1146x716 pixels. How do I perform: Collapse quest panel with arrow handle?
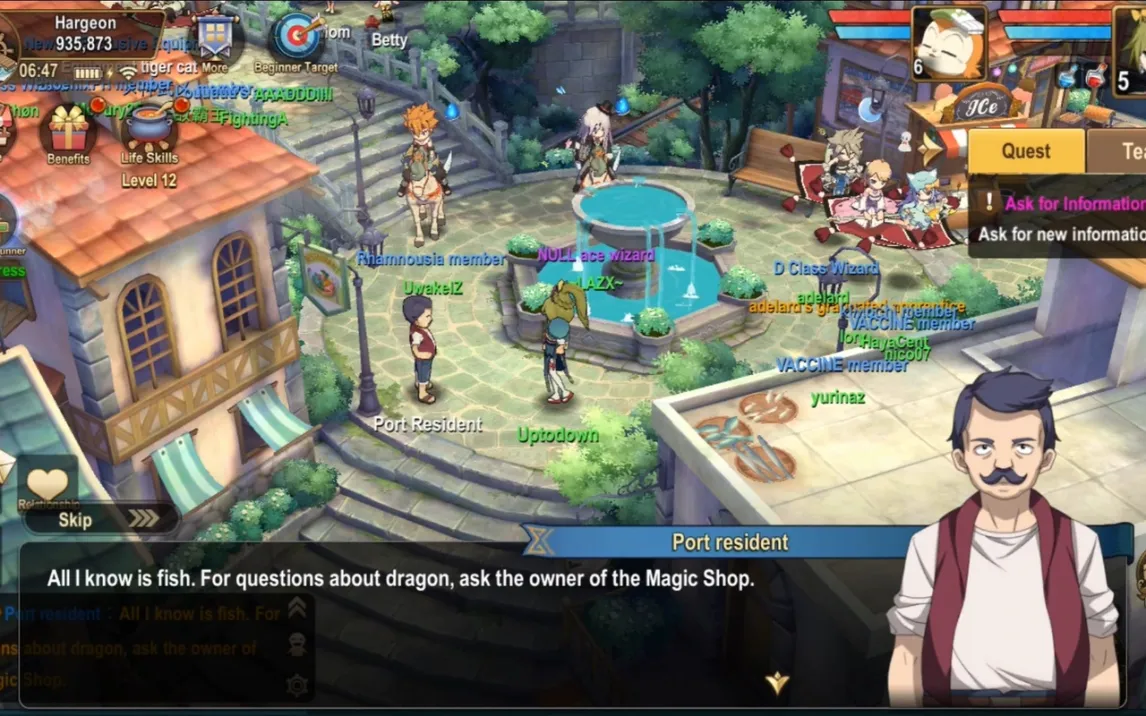pyautogui.click(x=931, y=150)
